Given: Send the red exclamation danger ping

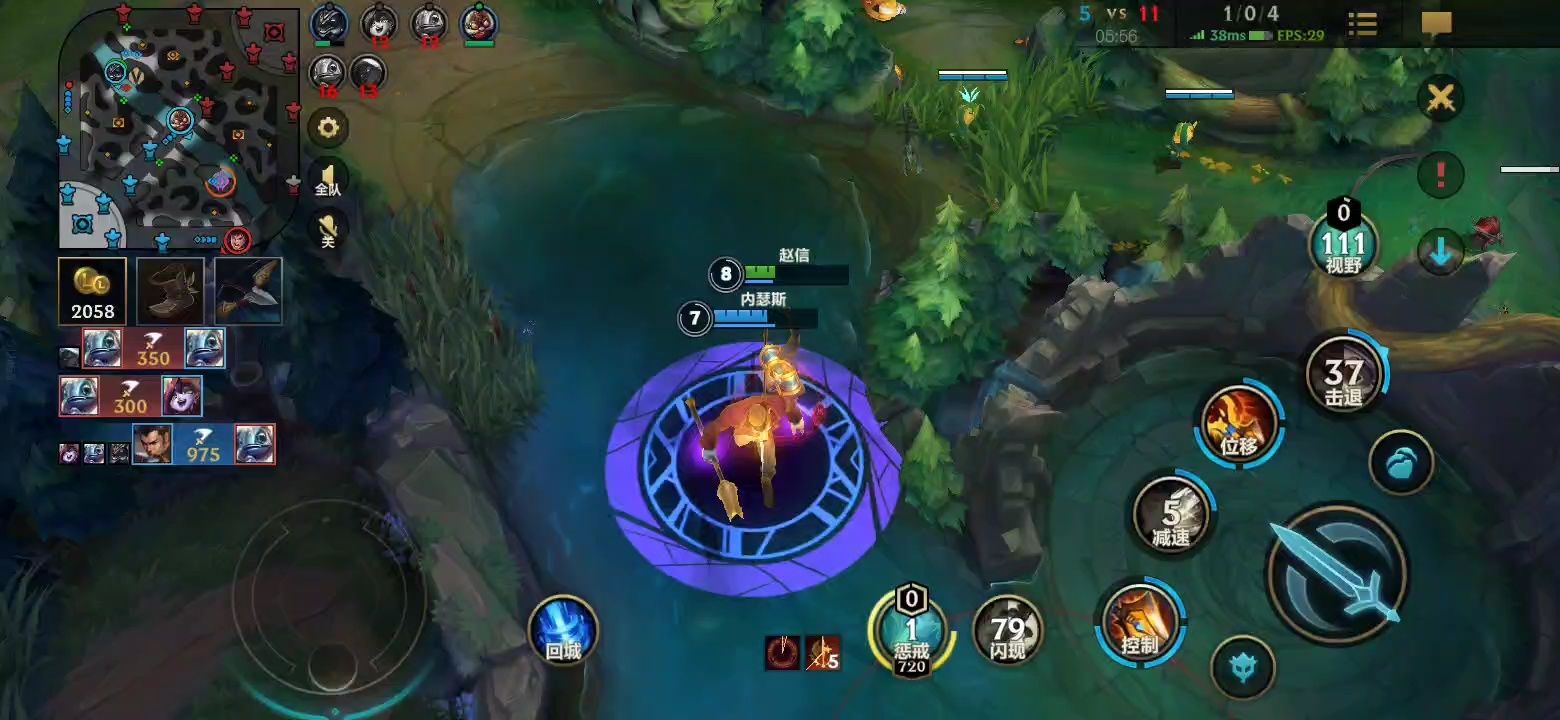Looking at the screenshot, I should tap(1441, 174).
